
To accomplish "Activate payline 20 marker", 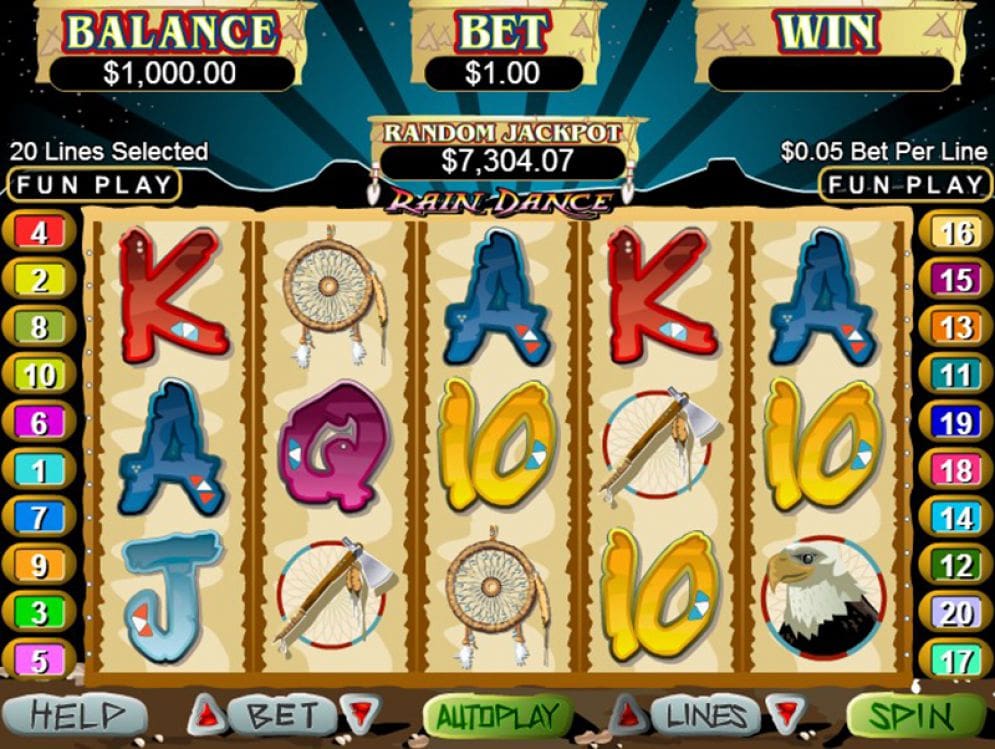I will 956,613.
